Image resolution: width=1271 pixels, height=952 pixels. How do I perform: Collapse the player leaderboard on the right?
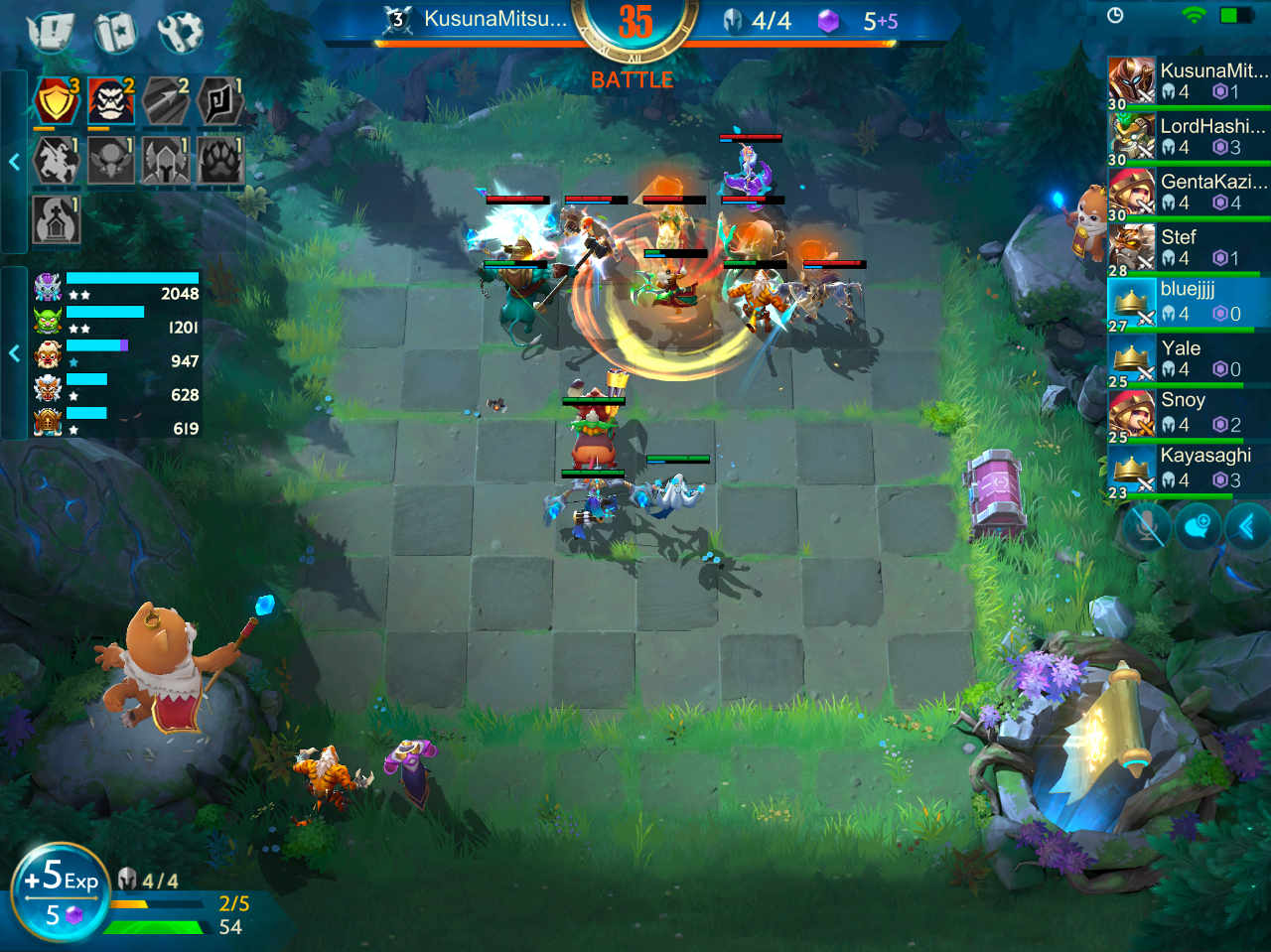click(x=1248, y=528)
